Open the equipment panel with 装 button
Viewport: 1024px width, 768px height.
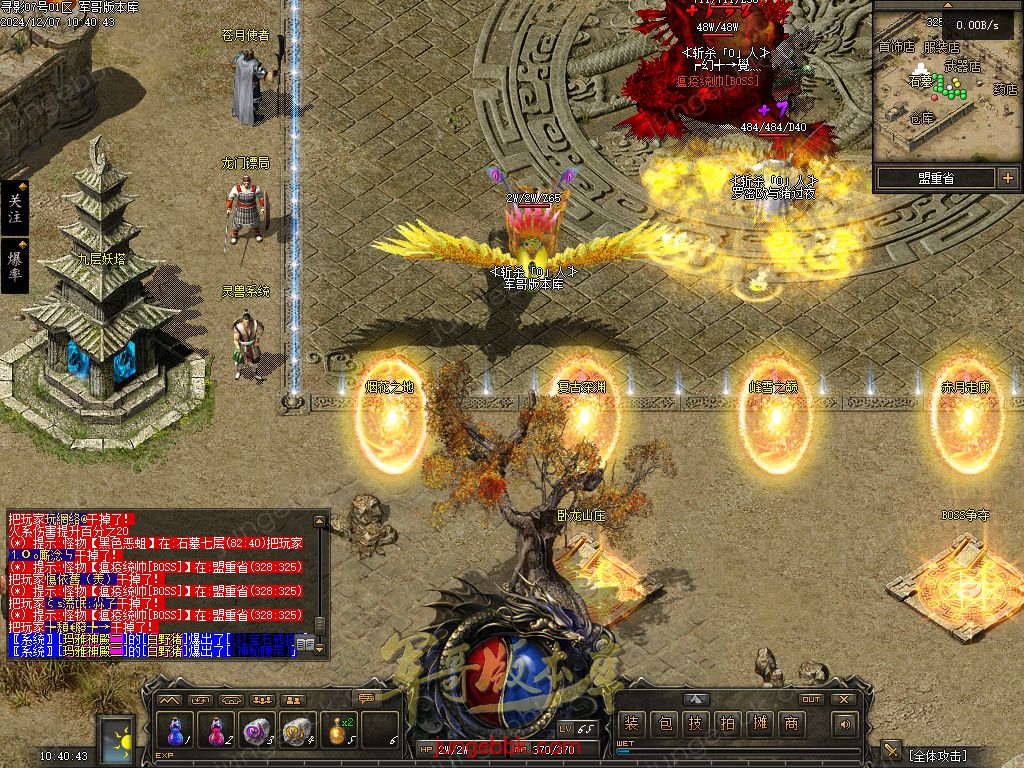point(631,723)
